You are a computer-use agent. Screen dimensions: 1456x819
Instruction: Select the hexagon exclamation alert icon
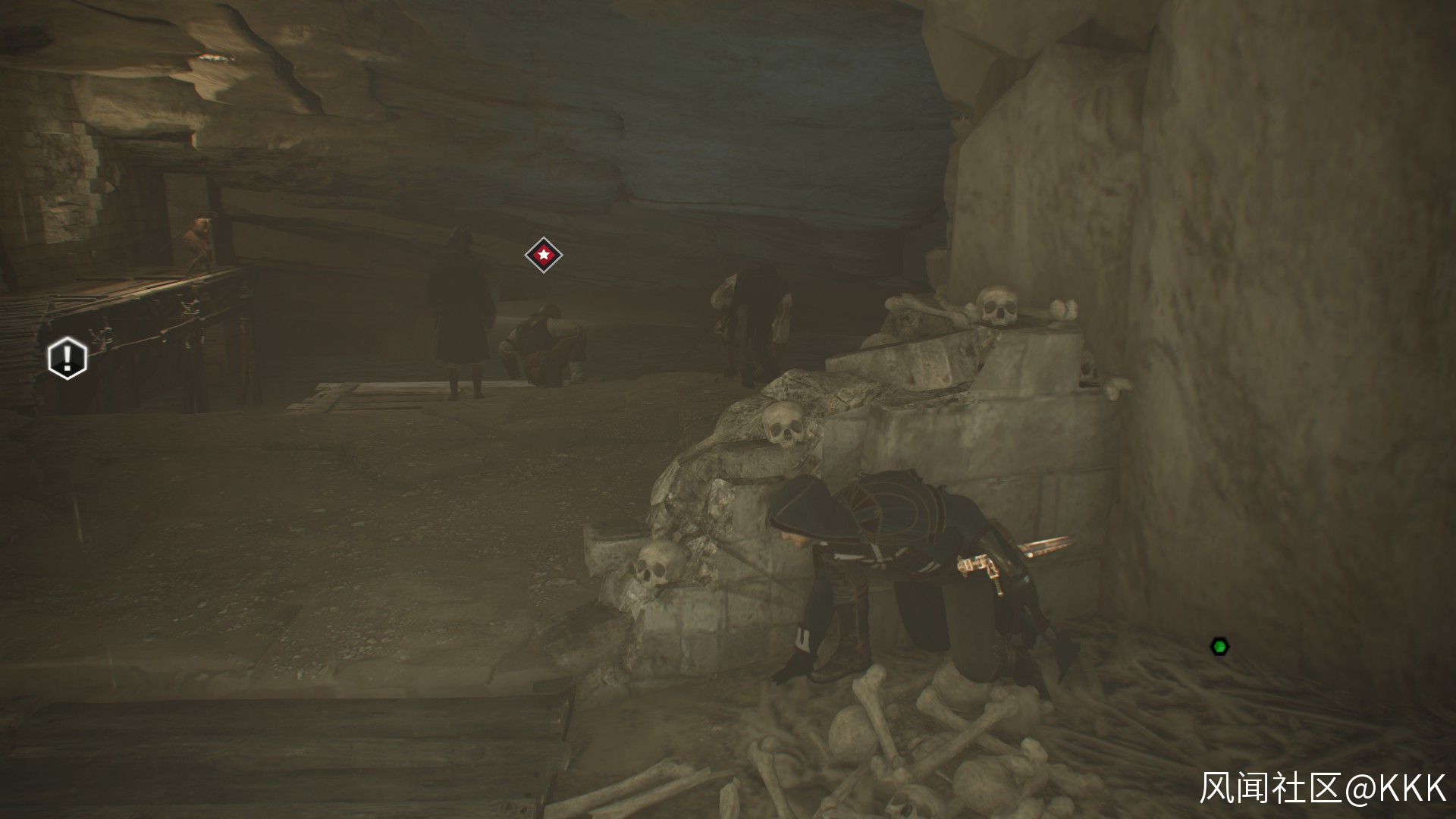[x=67, y=357]
